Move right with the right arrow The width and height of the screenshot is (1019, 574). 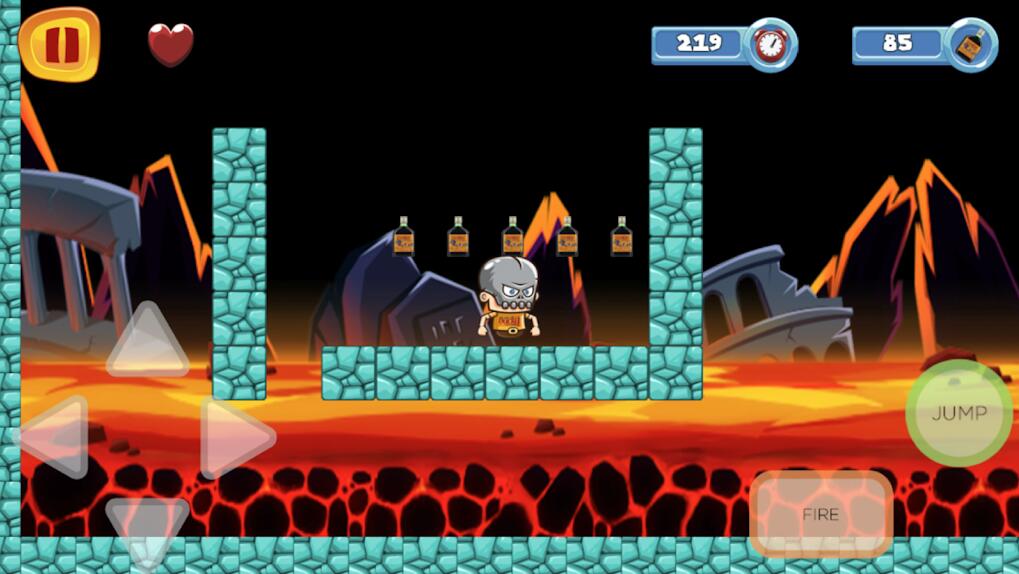coord(234,437)
